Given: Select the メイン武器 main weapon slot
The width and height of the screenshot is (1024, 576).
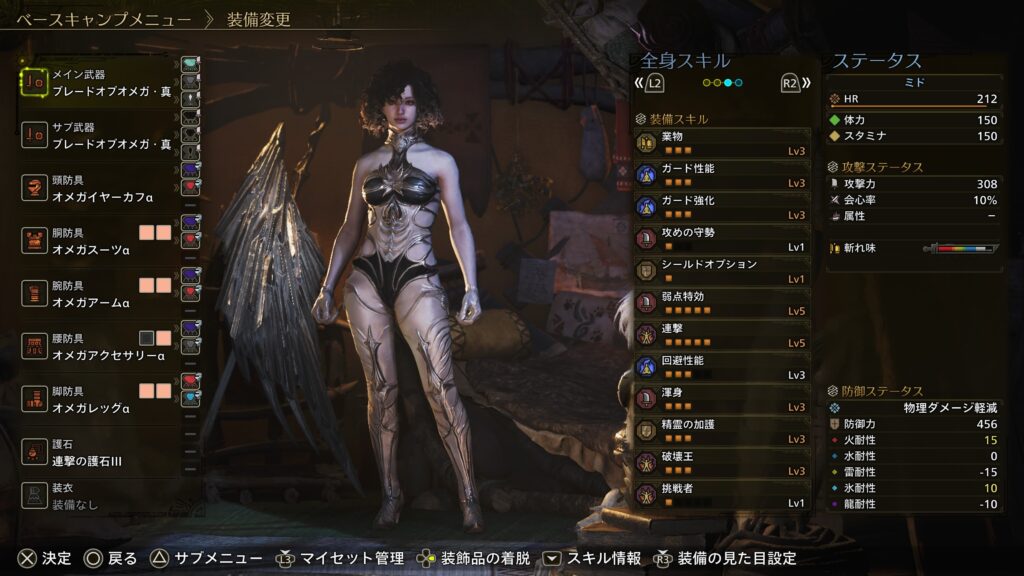Looking at the screenshot, I should coord(100,82).
